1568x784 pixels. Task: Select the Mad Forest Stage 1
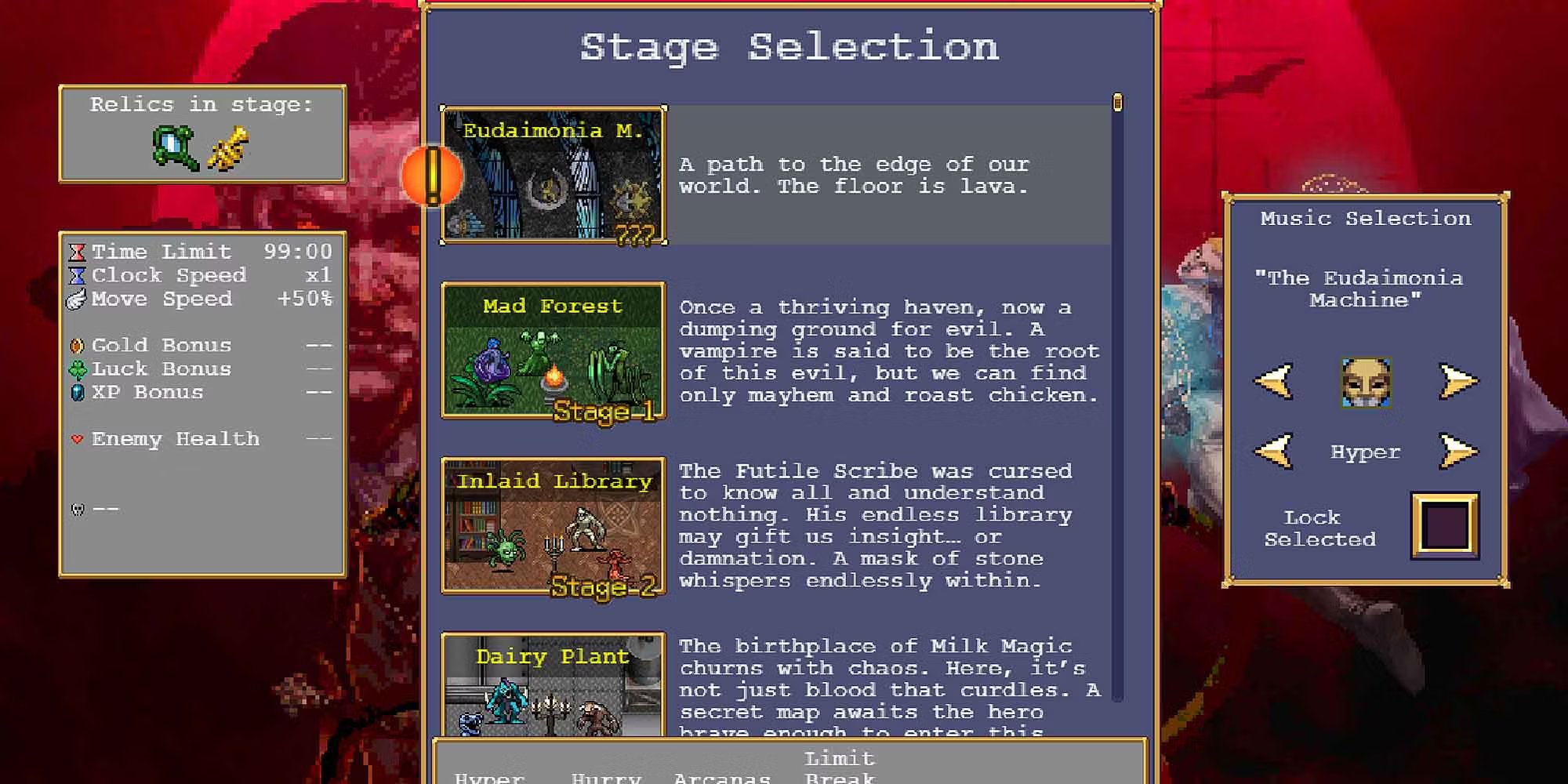[554, 352]
